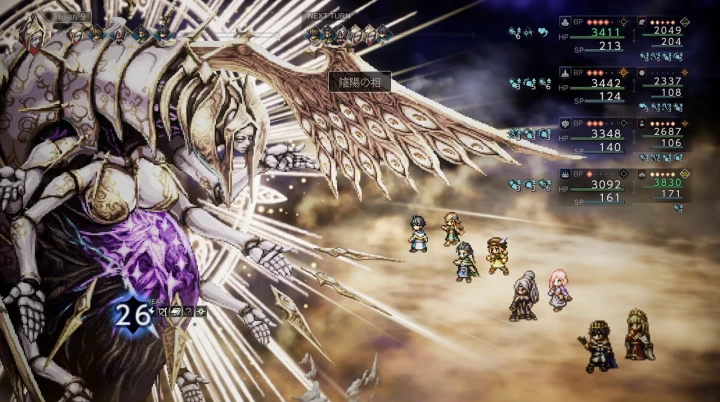The height and width of the screenshot is (402, 720).
Task: Select the light element weakness icon
Action: 202,312
